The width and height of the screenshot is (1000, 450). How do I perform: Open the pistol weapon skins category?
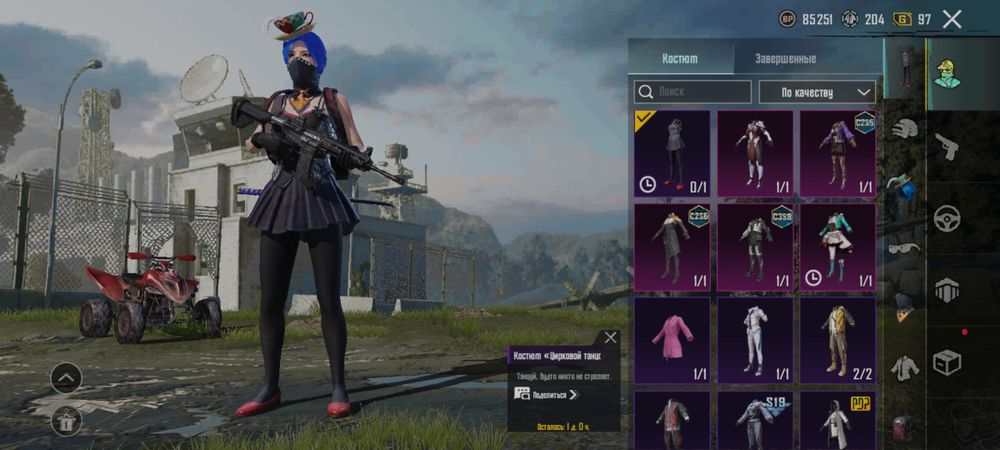coord(946,147)
